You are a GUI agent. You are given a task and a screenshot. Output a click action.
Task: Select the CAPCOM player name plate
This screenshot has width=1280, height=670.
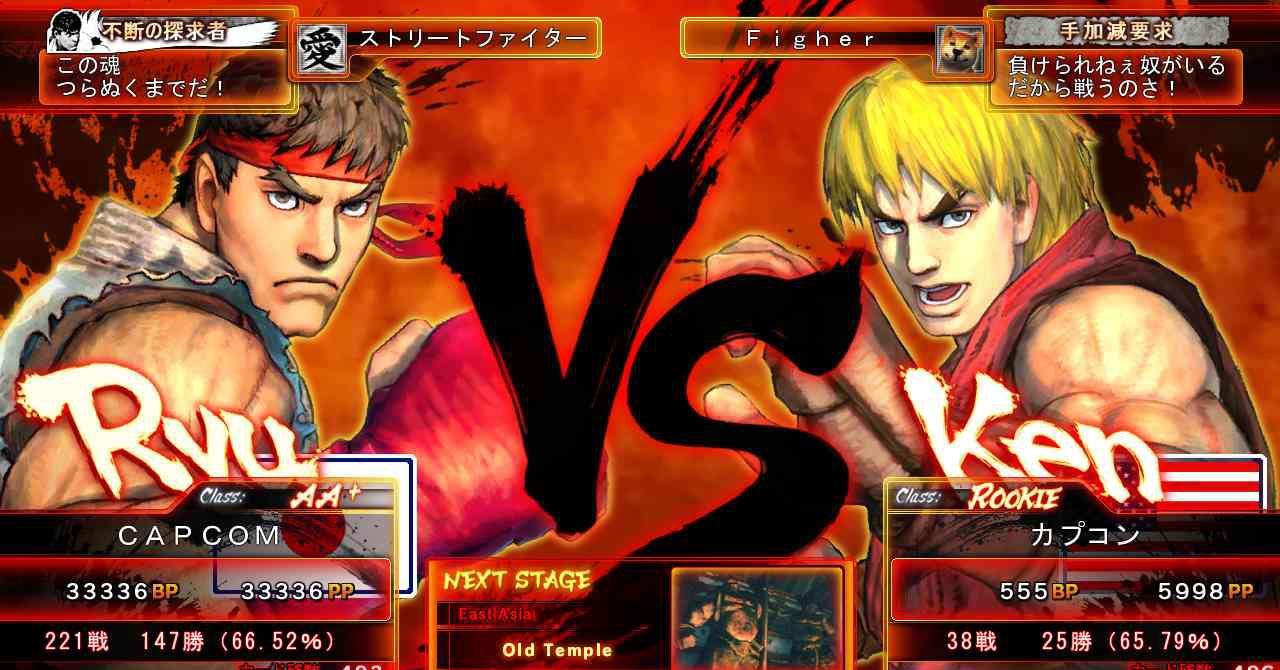tap(200, 535)
